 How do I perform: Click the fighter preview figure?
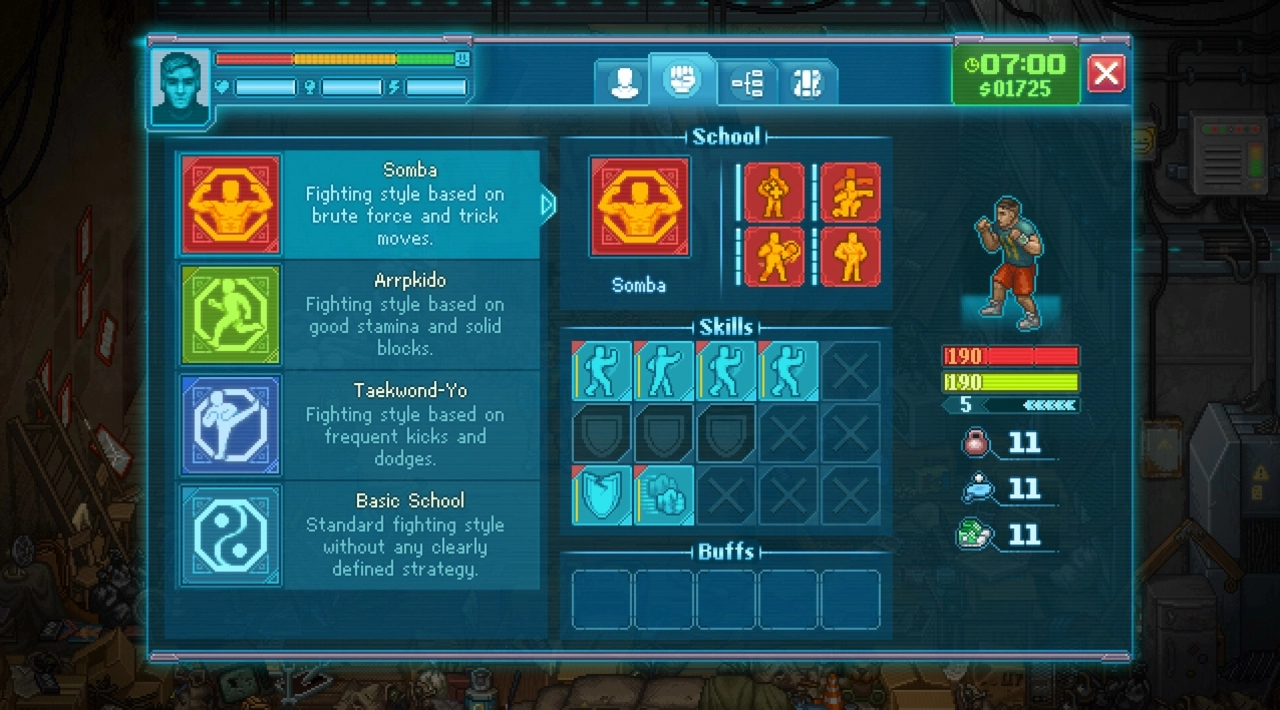pyautogui.click(x=1010, y=262)
